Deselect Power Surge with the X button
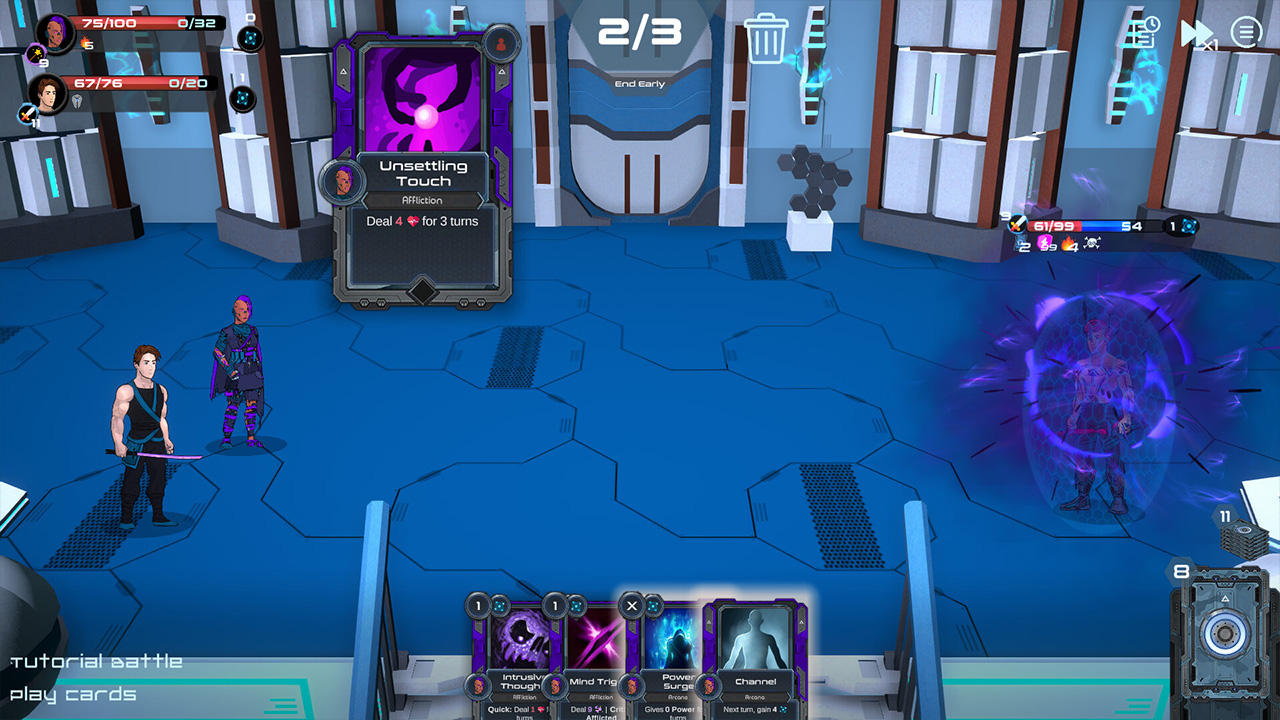The height and width of the screenshot is (720, 1280). pyautogui.click(x=633, y=605)
